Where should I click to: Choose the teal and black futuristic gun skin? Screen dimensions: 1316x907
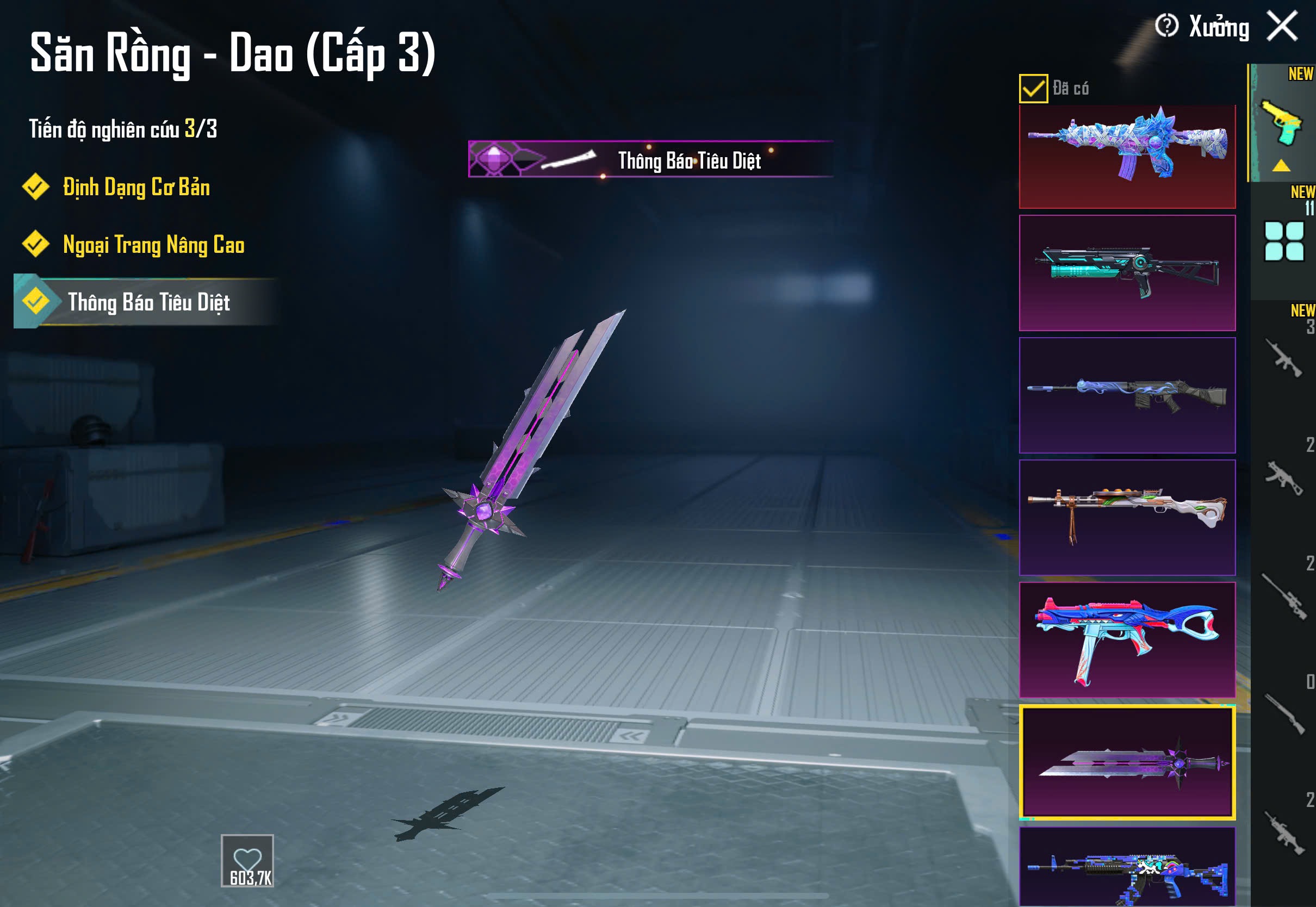[1127, 273]
